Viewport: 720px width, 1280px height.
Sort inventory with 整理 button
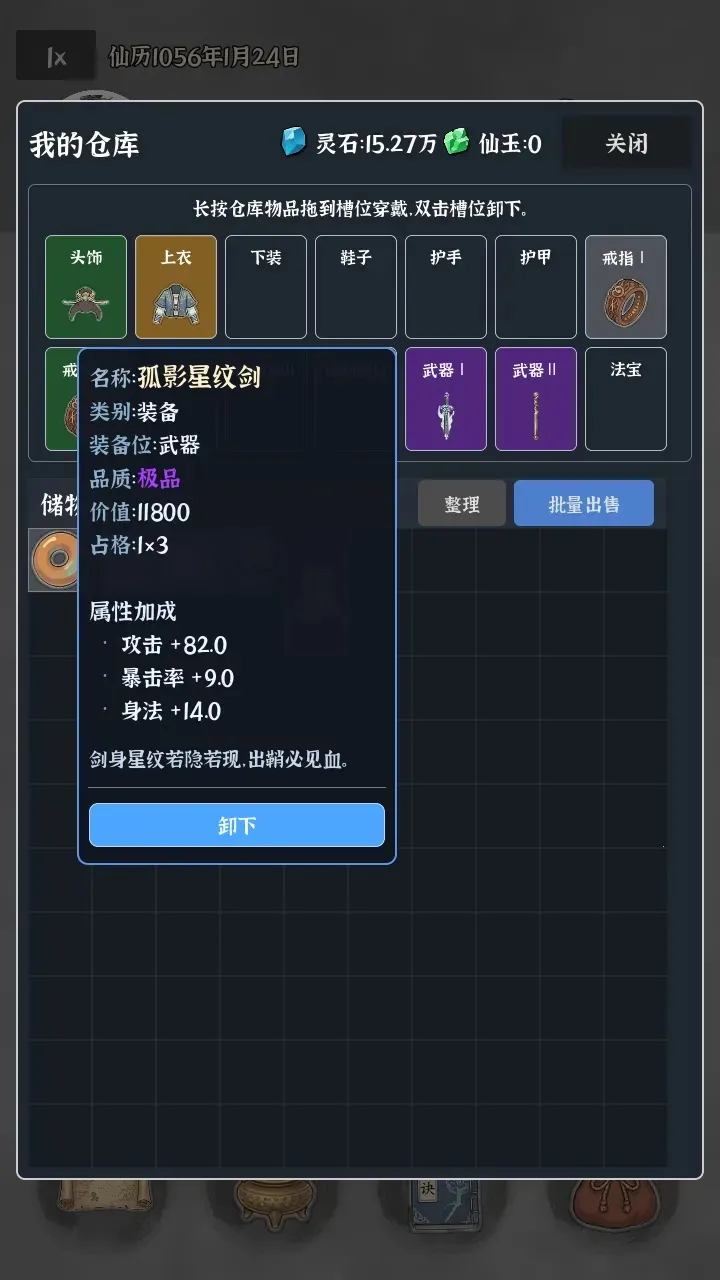(x=462, y=504)
